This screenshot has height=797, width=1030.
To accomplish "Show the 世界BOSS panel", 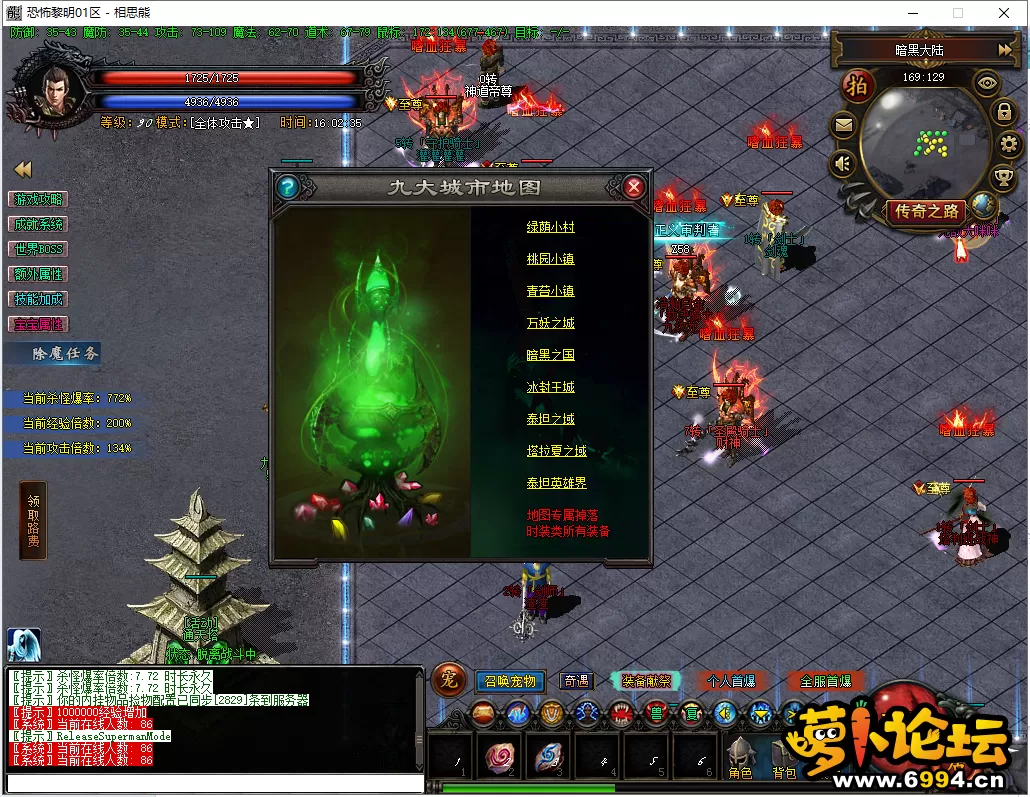I will point(38,249).
